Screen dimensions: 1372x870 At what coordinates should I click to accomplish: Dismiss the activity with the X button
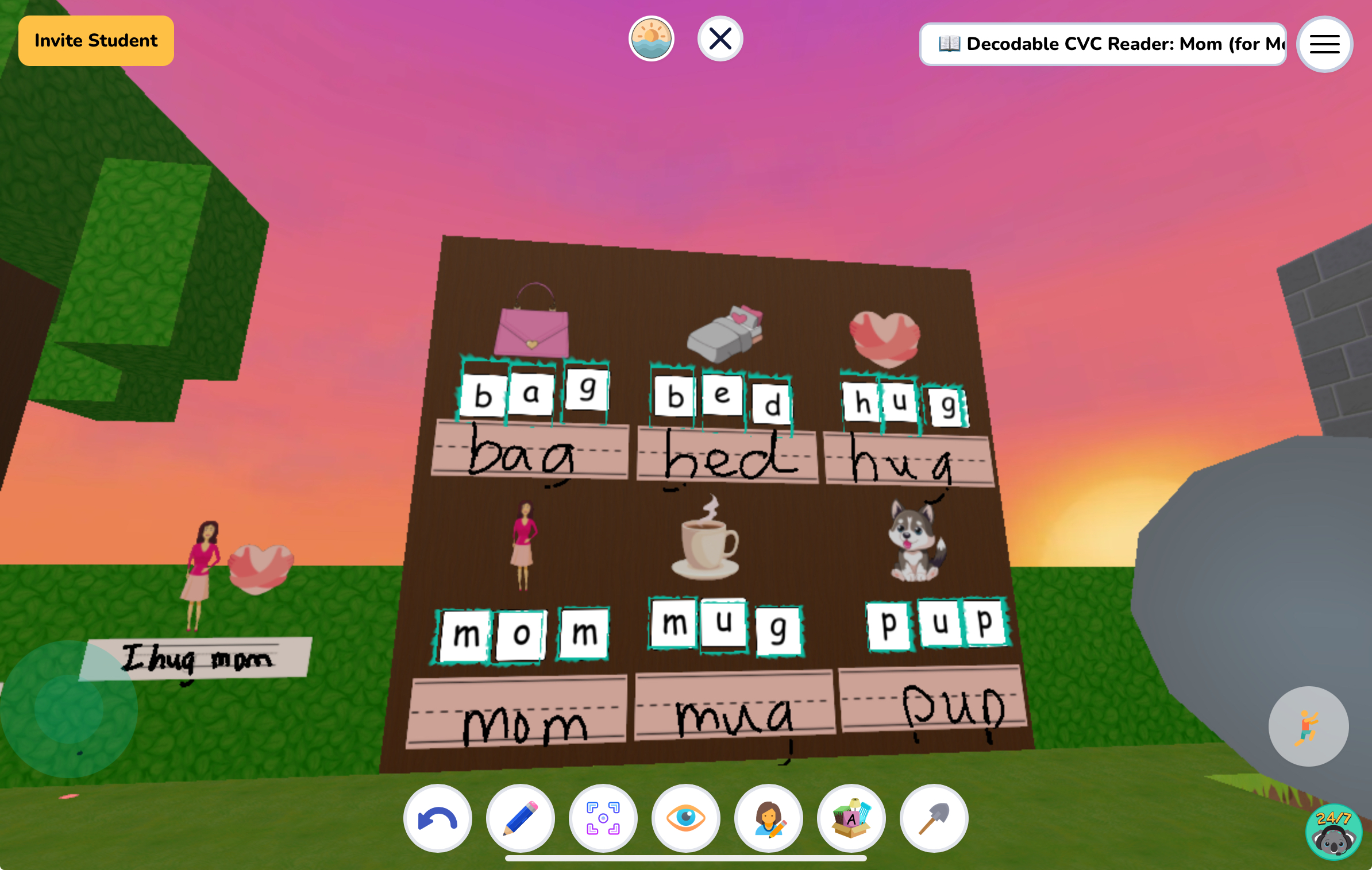pyautogui.click(x=720, y=38)
